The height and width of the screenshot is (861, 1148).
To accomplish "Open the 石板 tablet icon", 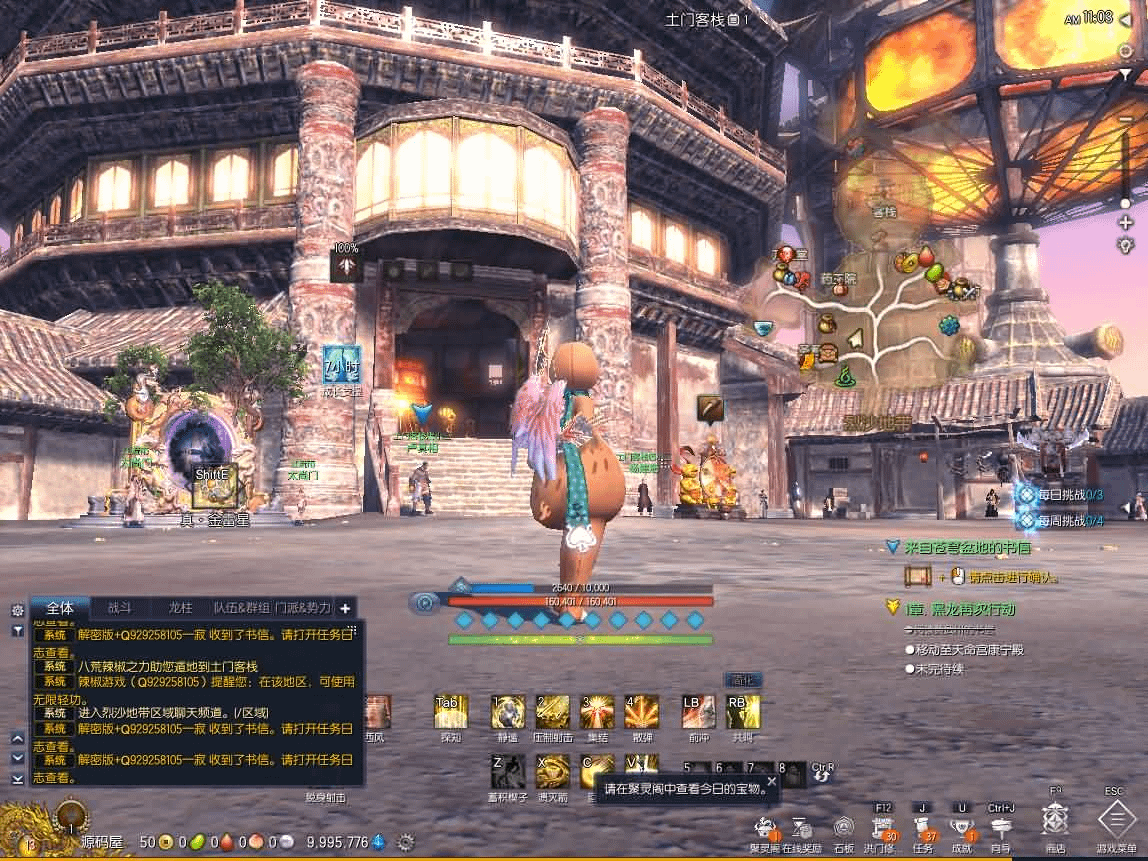I will click(x=844, y=827).
